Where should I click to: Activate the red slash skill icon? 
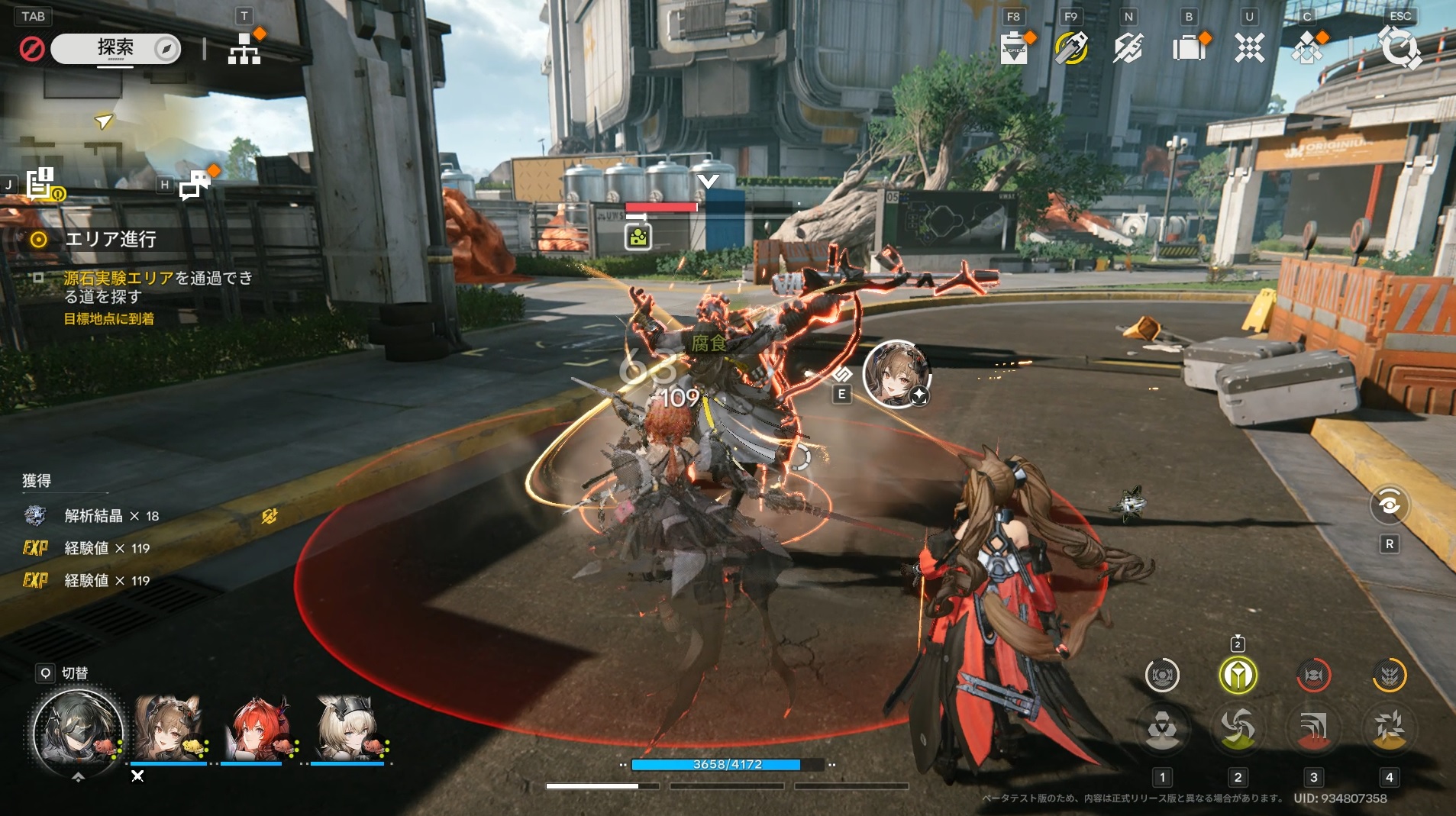(x=1313, y=729)
